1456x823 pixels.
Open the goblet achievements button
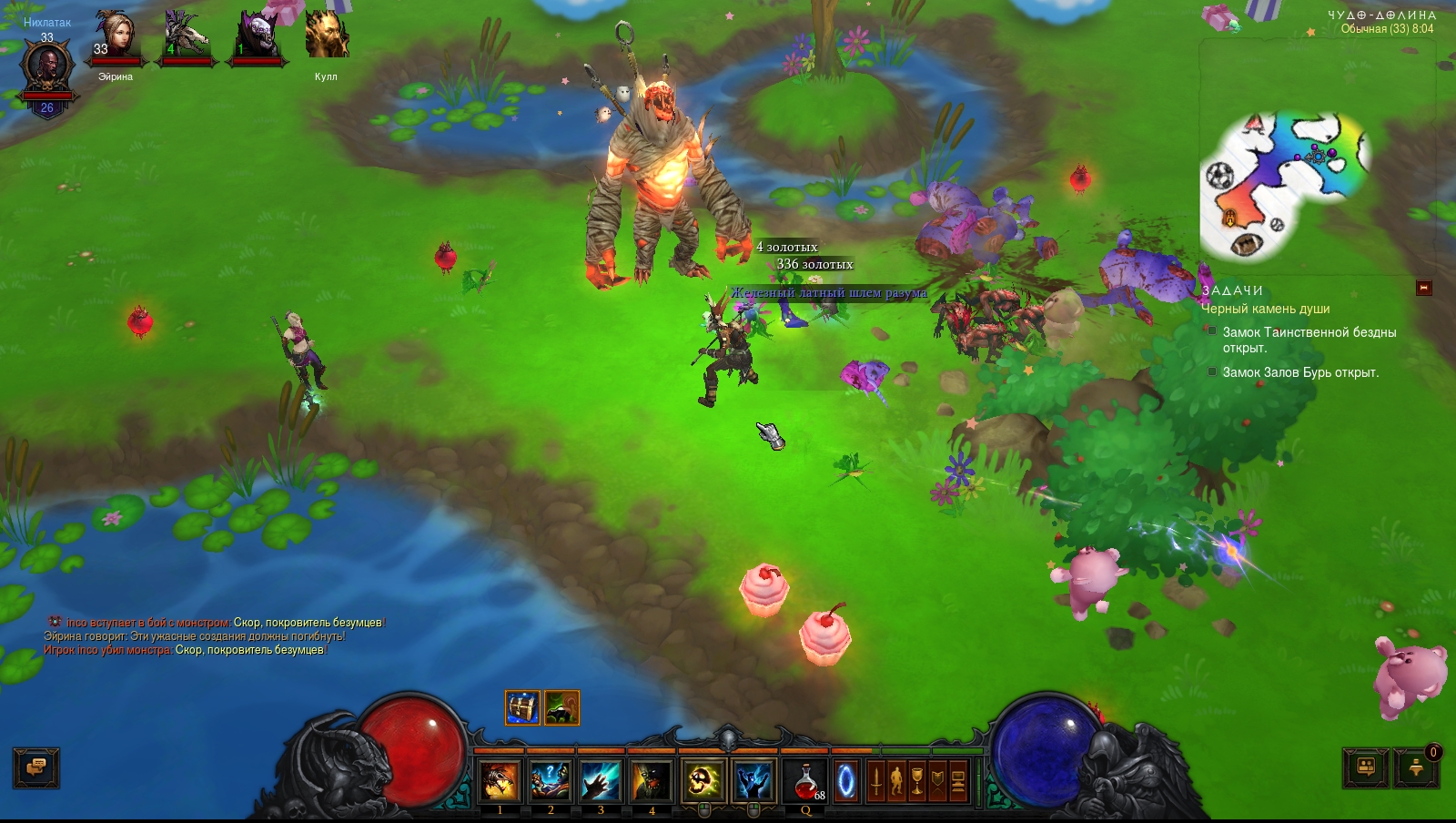917,782
